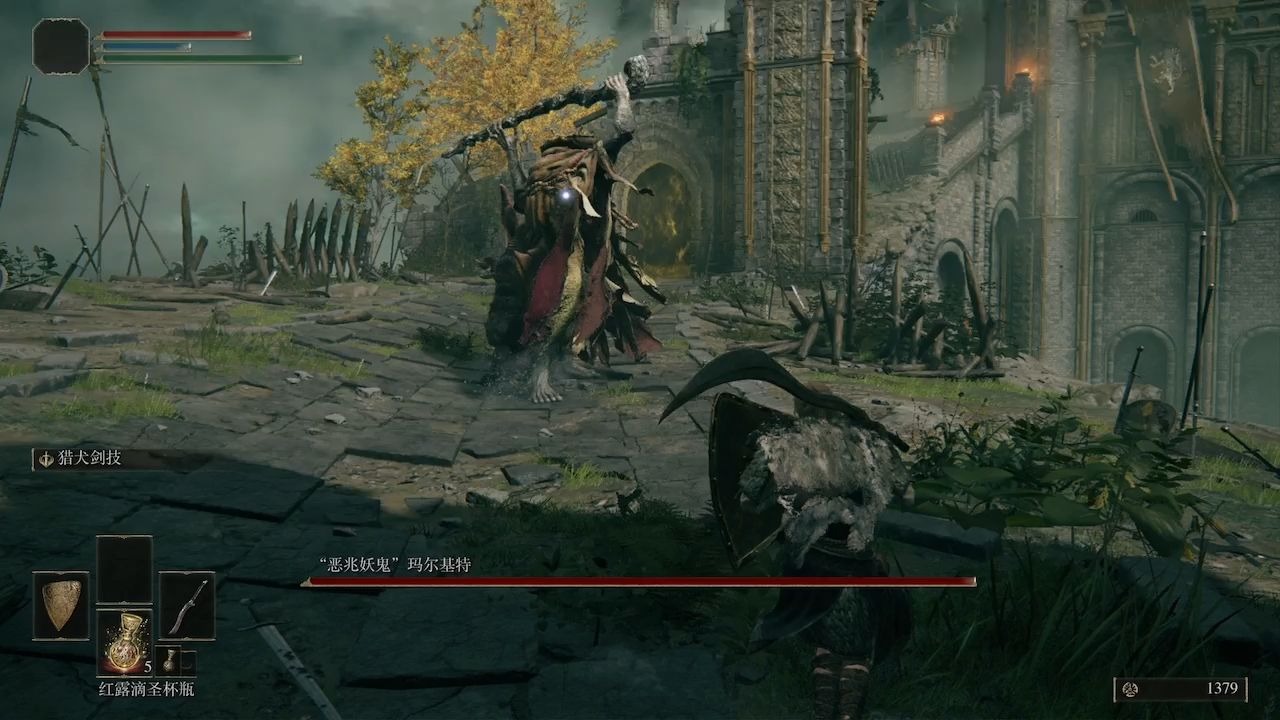Toggle the empty secondary quick-item slot

coord(190,662)
